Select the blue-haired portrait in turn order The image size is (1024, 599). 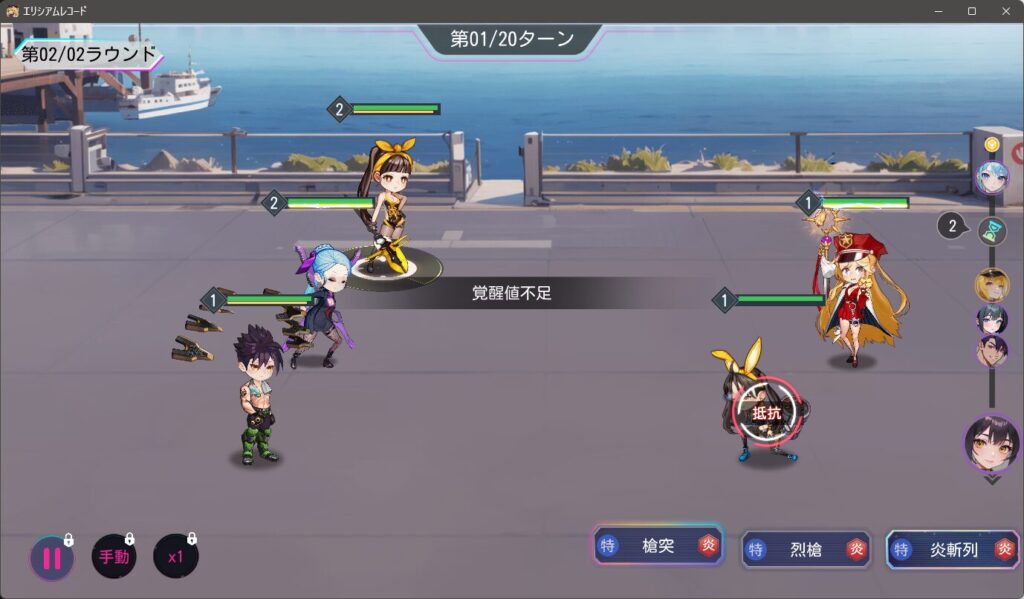pos(992,178)
